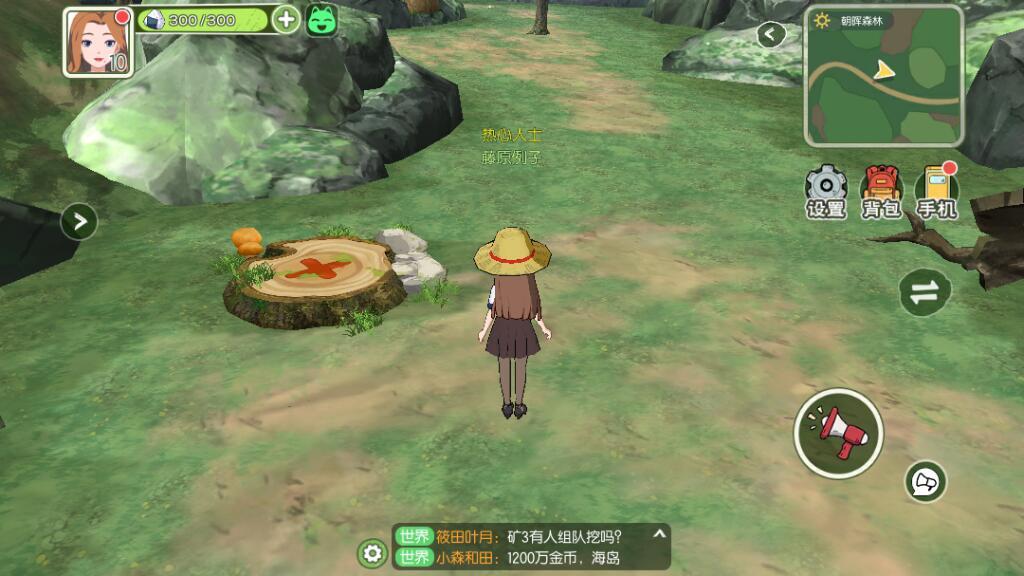Collapse the minimap with the arrow
Image resolution: width=1024 pixels, height=576 pixels.
[770, 35]
